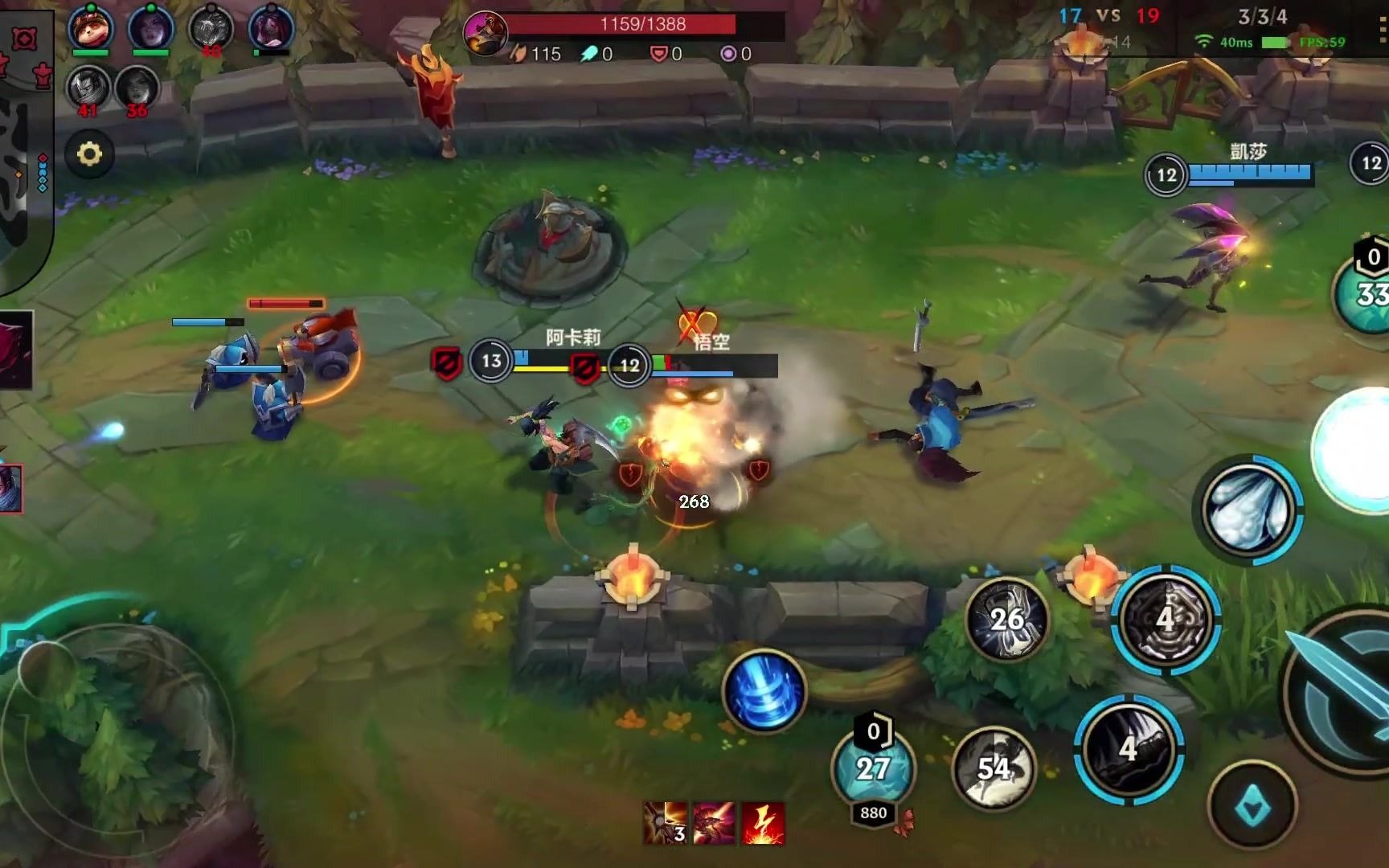Screen dimensions: 1389x868
Task: Open the gear settings button
Action: pos(89,154)
